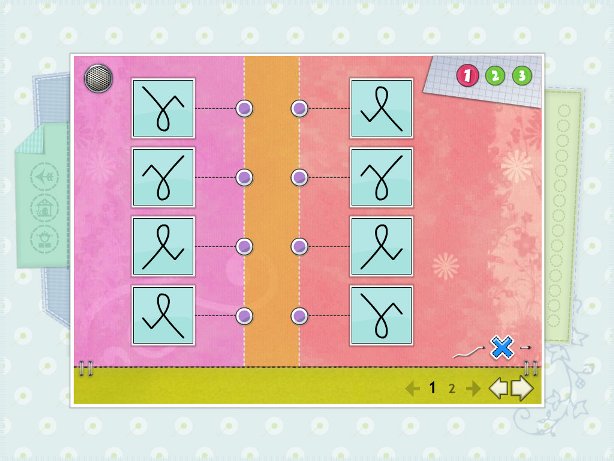
Task: Select page number 1
Action: [432, 389]
